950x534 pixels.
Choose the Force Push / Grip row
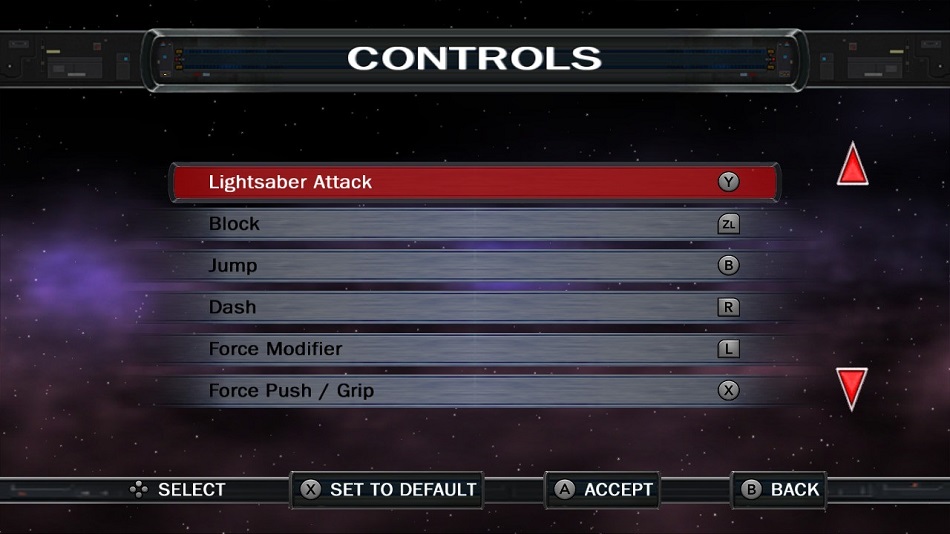click(x=474, y=390)
